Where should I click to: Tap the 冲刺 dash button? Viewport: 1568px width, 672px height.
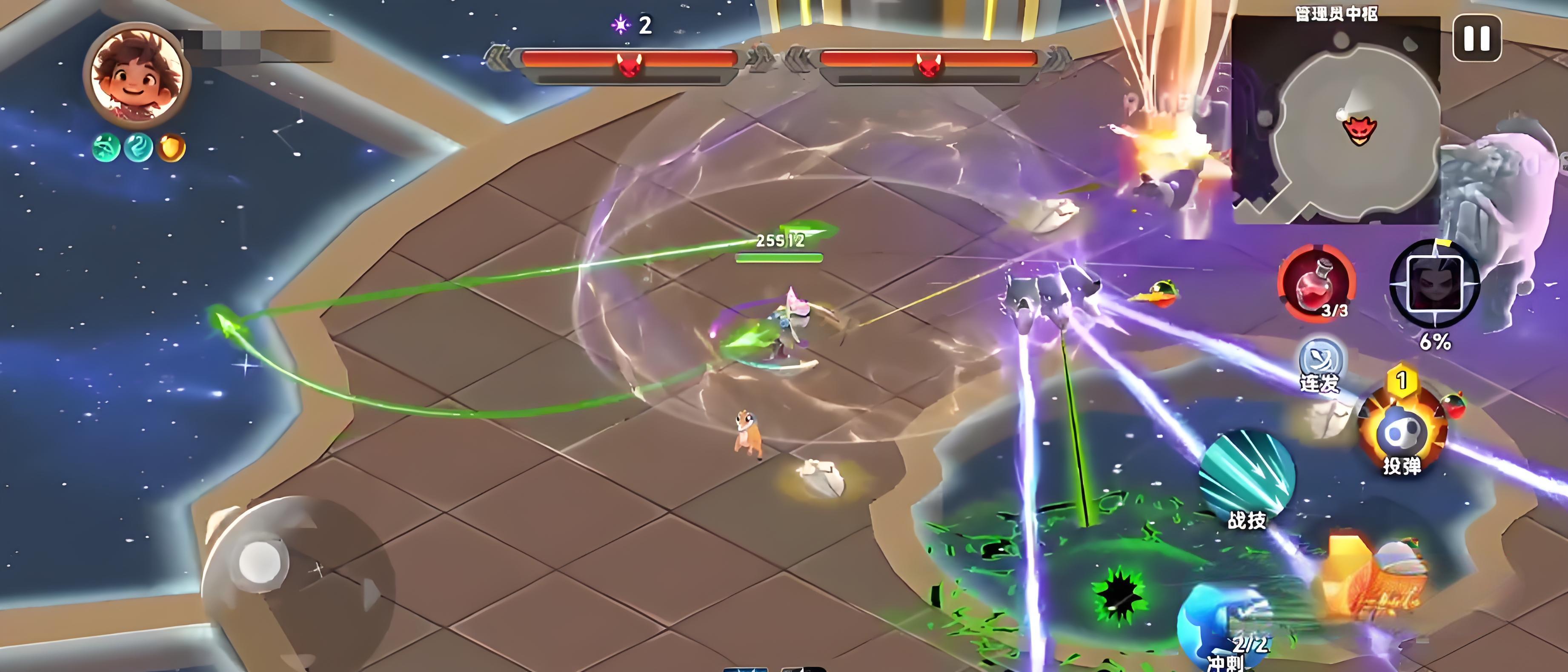click(1224, 632)
